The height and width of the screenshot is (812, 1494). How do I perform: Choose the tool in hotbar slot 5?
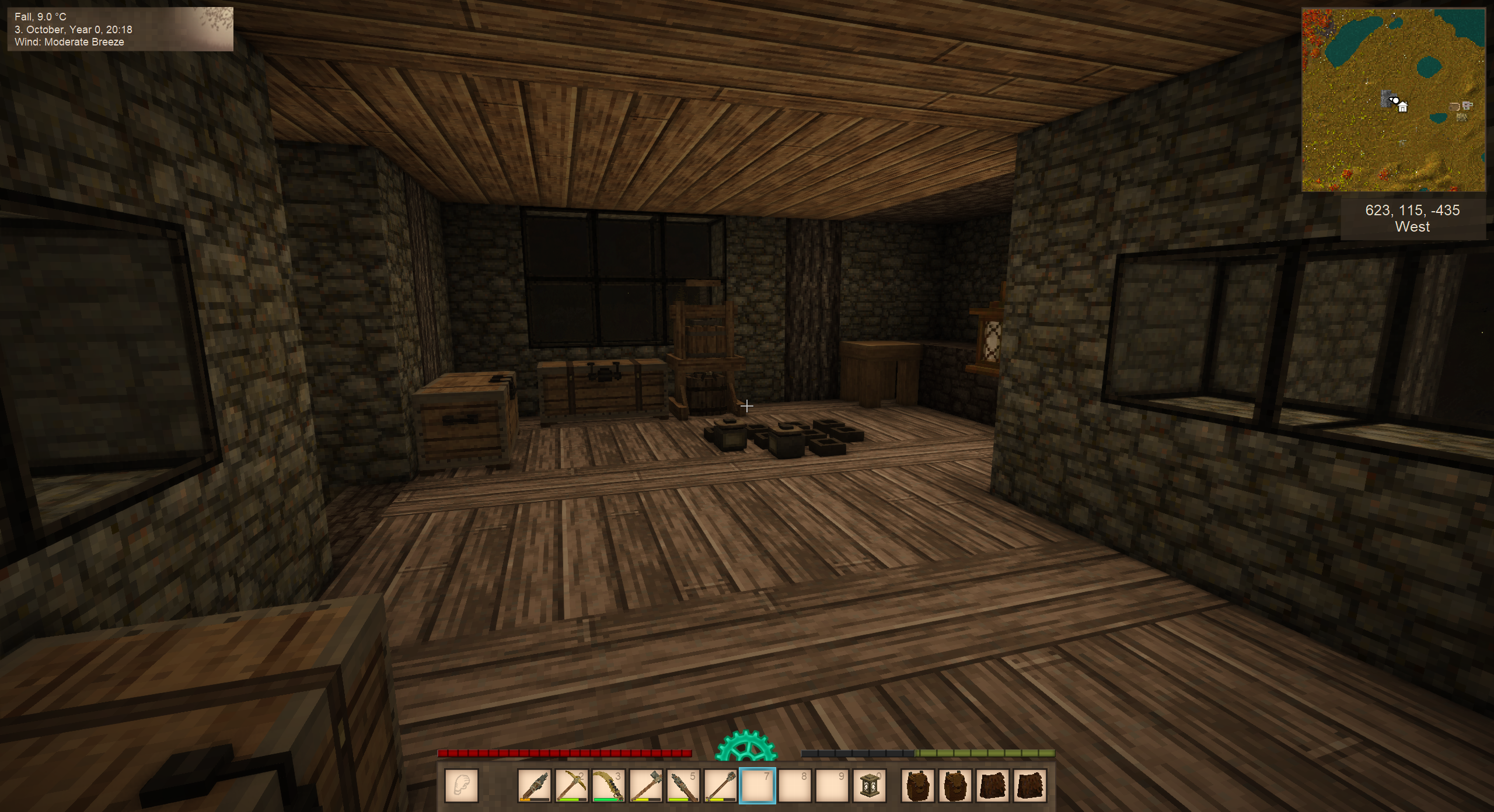(683, 786)
